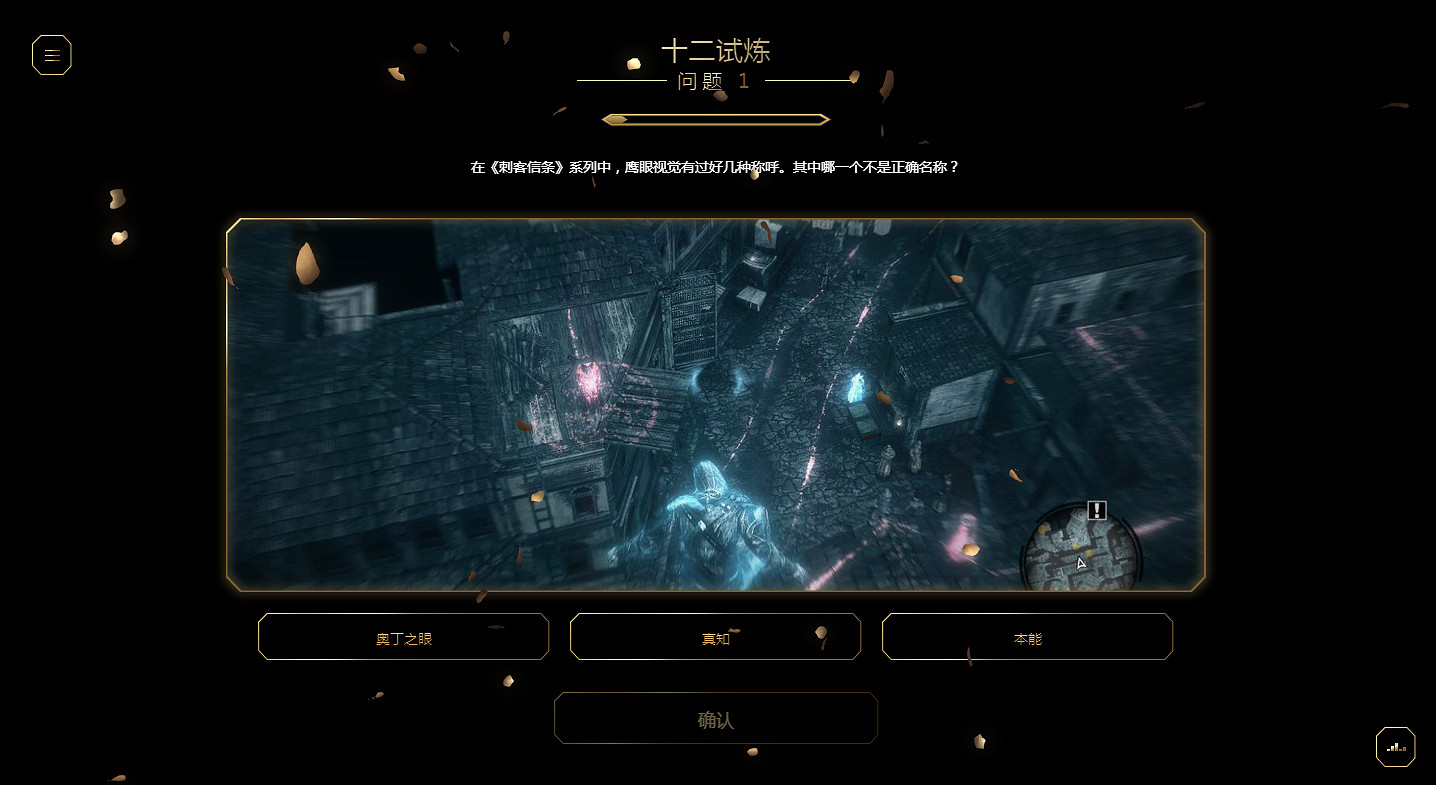Image resolution: width=1436 pixels, height=785 pixels.
Task: Click the framed gameplay screenshot
Action: click(x=716, y=405)
